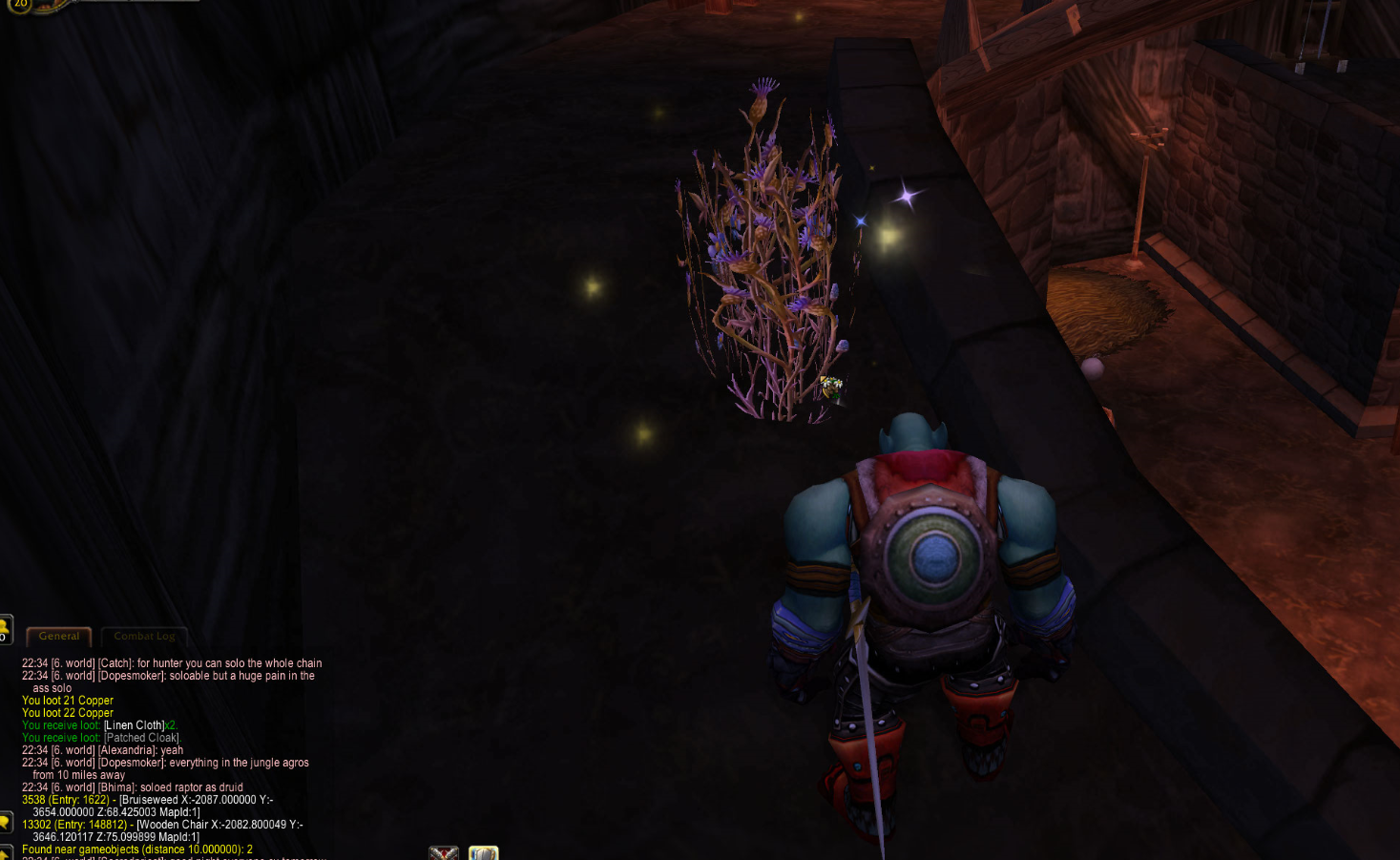Image resolution: width=1400 pixels, height=860 pixels.
Task: Click the Found near gameobjects message
Action: [x=138, y=848]
